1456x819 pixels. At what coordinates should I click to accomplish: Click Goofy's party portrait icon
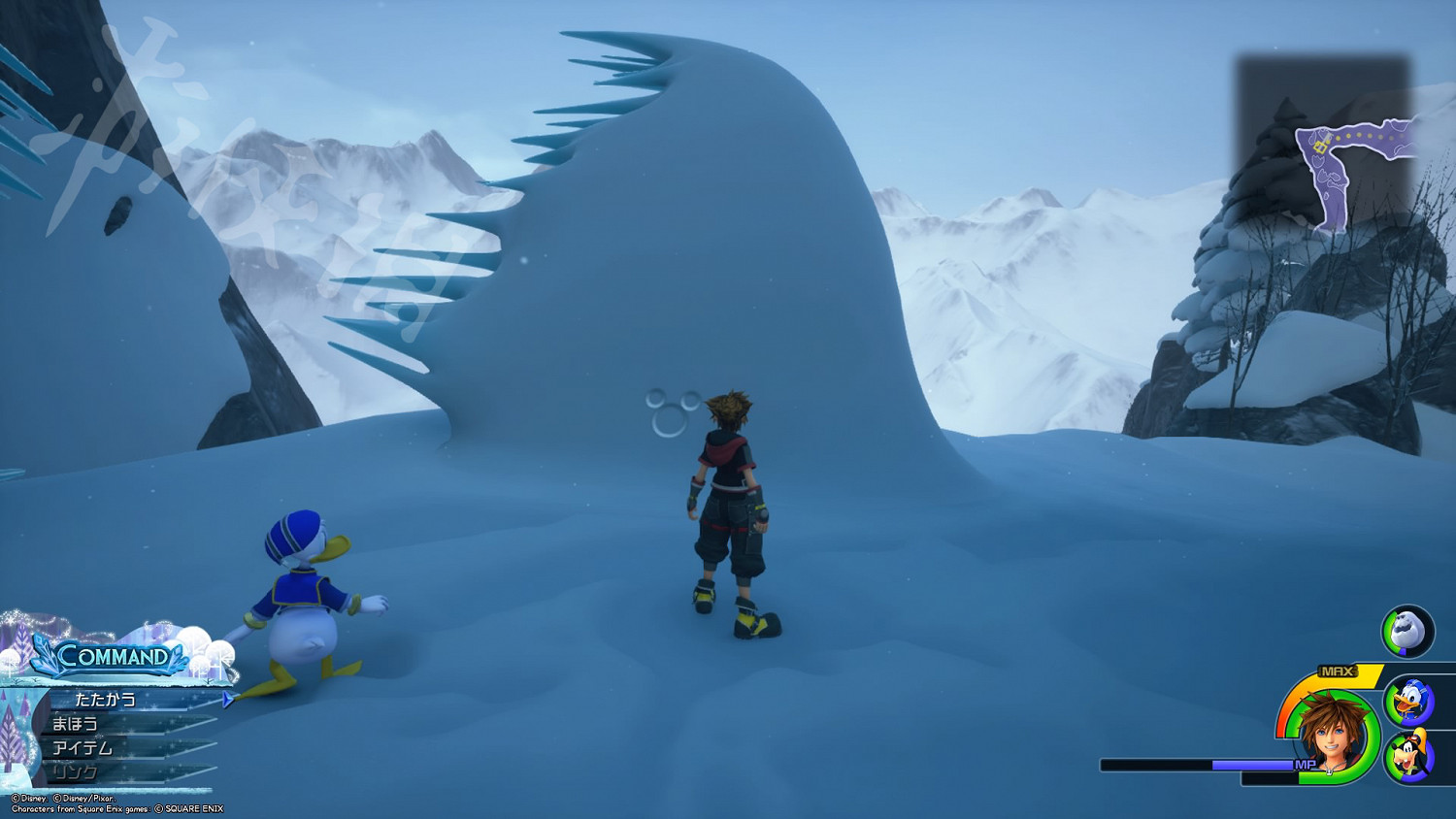pos(1409,756)
